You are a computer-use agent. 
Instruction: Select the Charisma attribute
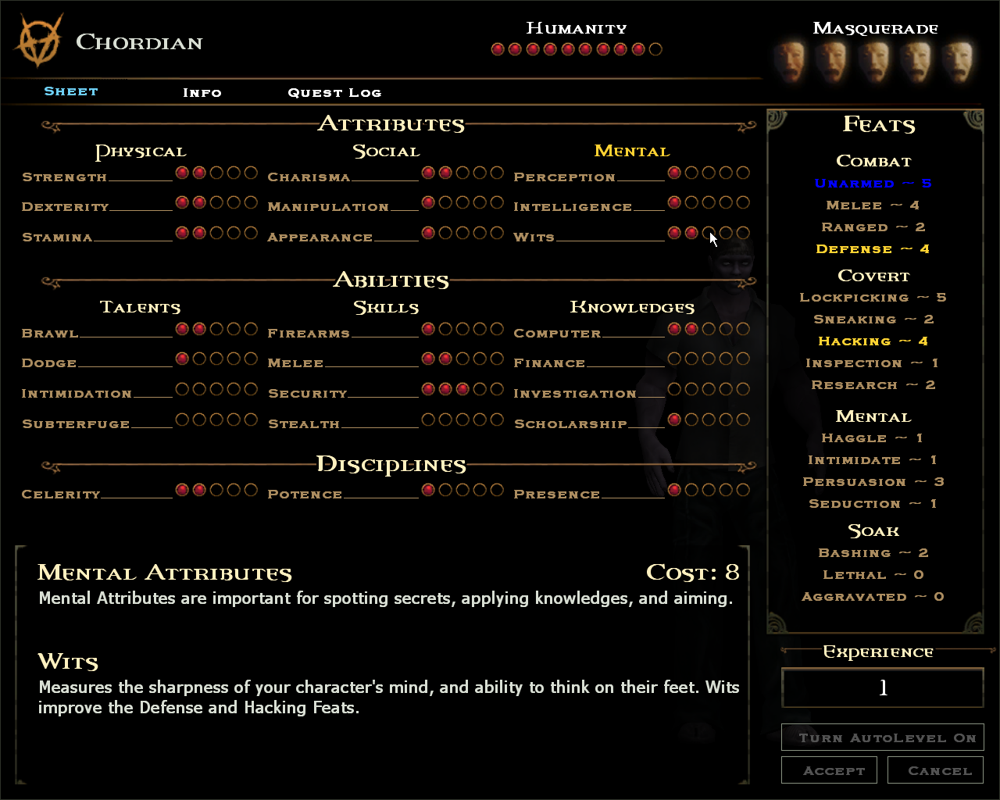(x=309, y=177)
